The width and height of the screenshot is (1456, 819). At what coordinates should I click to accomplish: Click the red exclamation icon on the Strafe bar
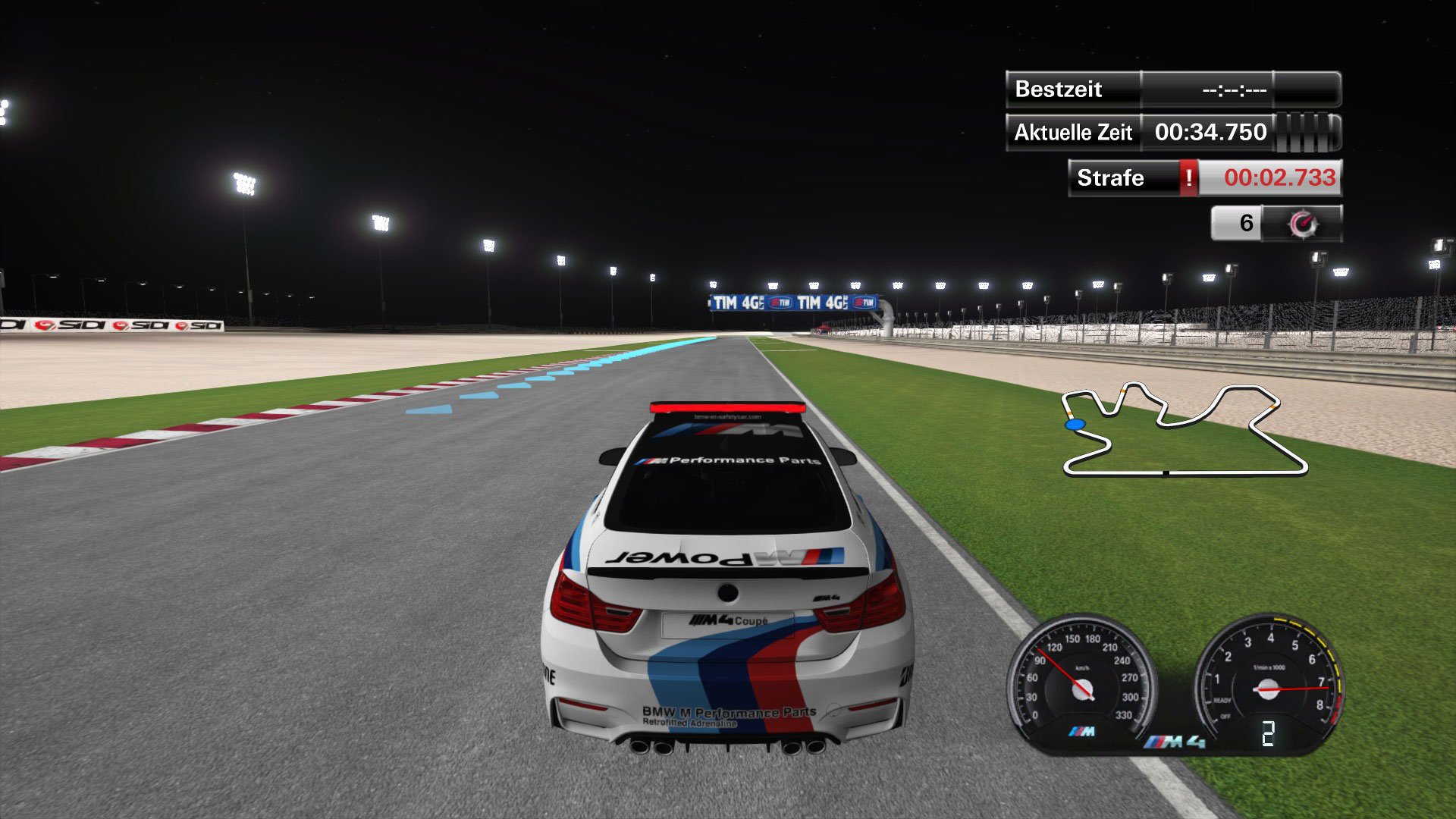pos(1188,178)
